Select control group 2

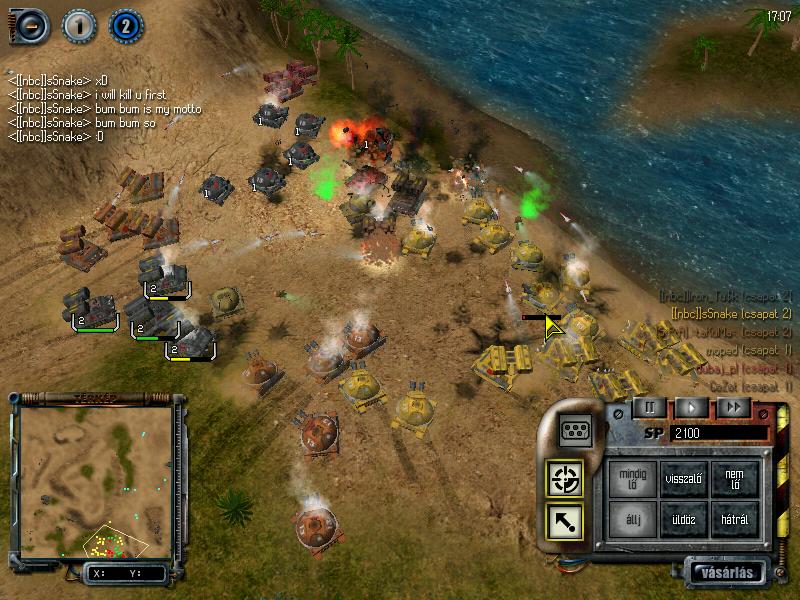pyautogui.click(x=125, y=26)
